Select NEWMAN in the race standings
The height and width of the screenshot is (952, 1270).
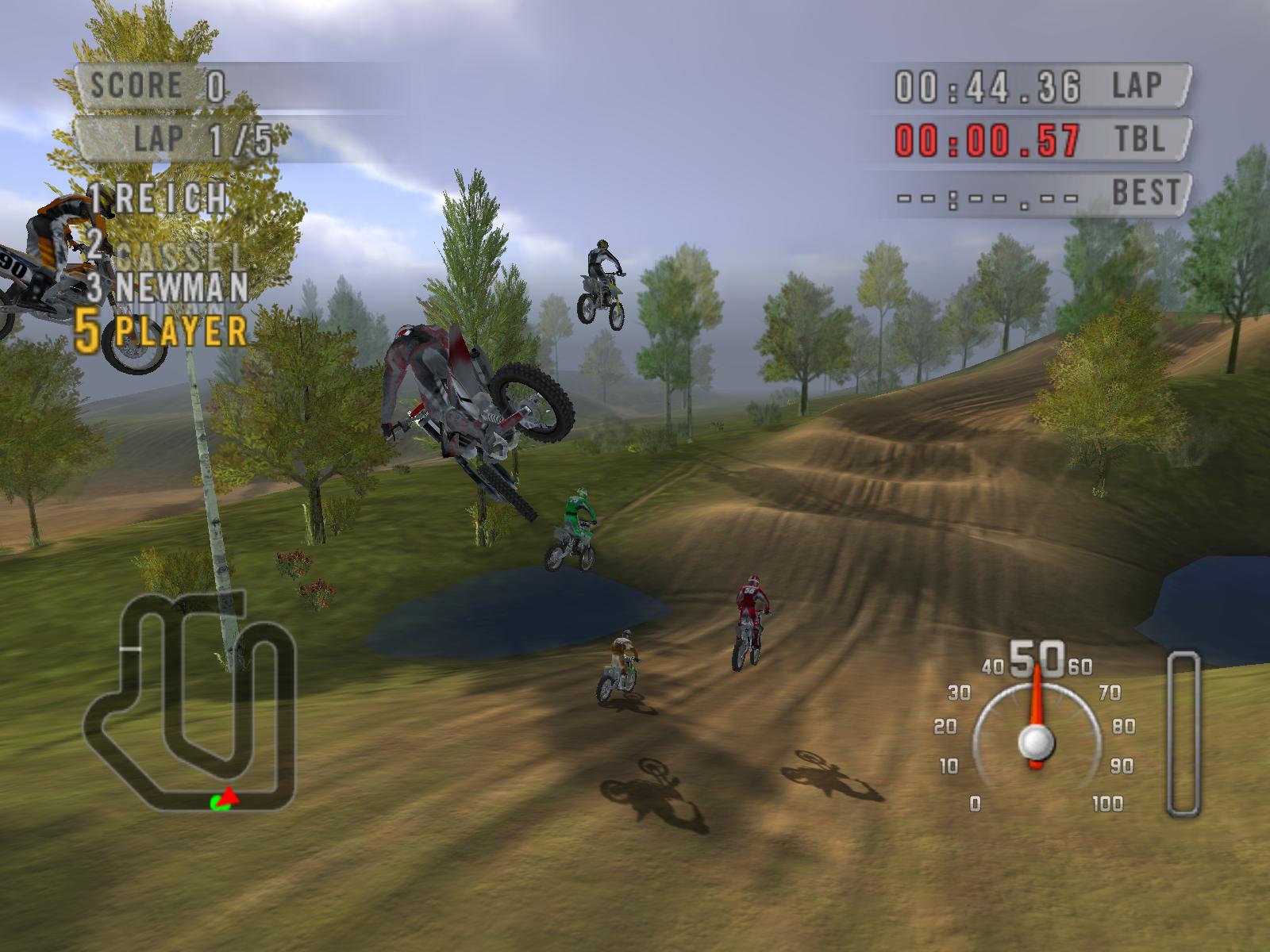pos(168,287)
